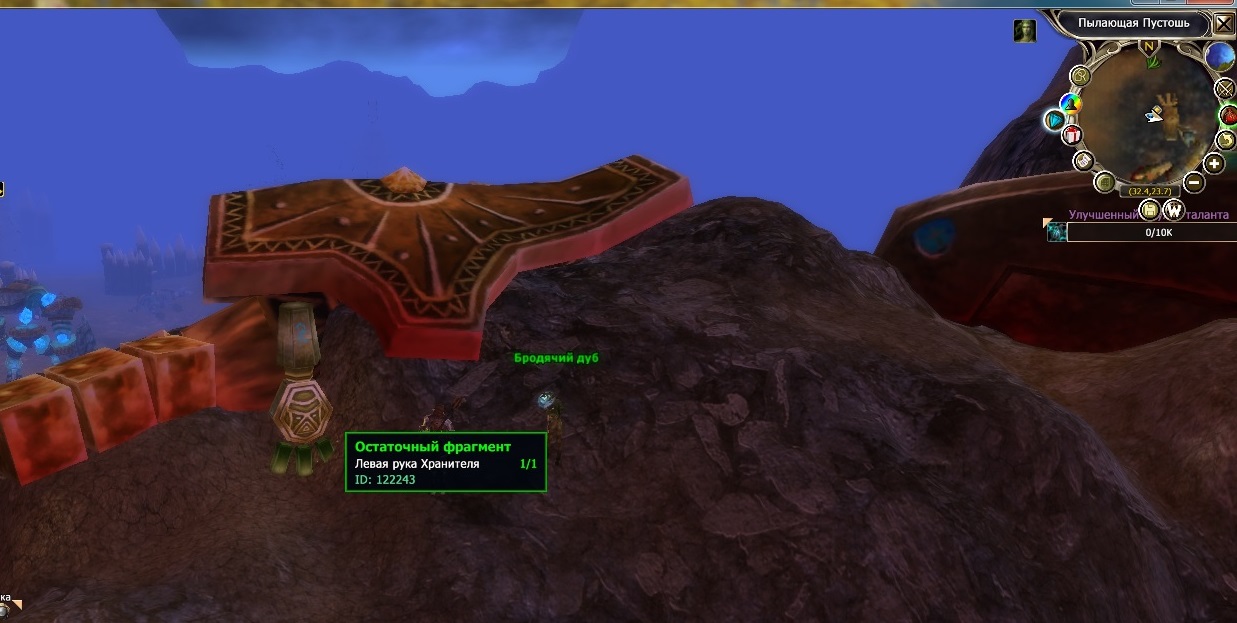Viewport: 1237px width, 623px height.
Task: Click the W button below the minimap
Action: [1172, 209]
